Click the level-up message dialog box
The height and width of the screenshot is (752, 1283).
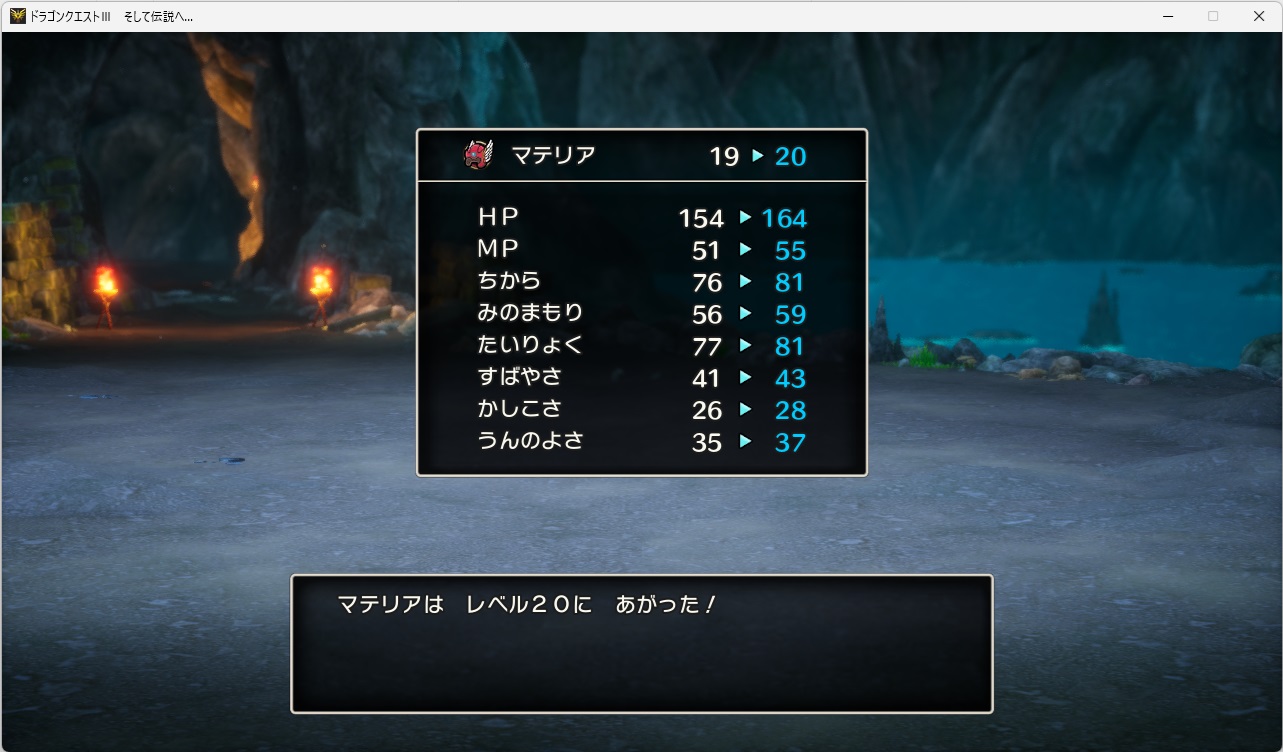(x=640, y=642)
